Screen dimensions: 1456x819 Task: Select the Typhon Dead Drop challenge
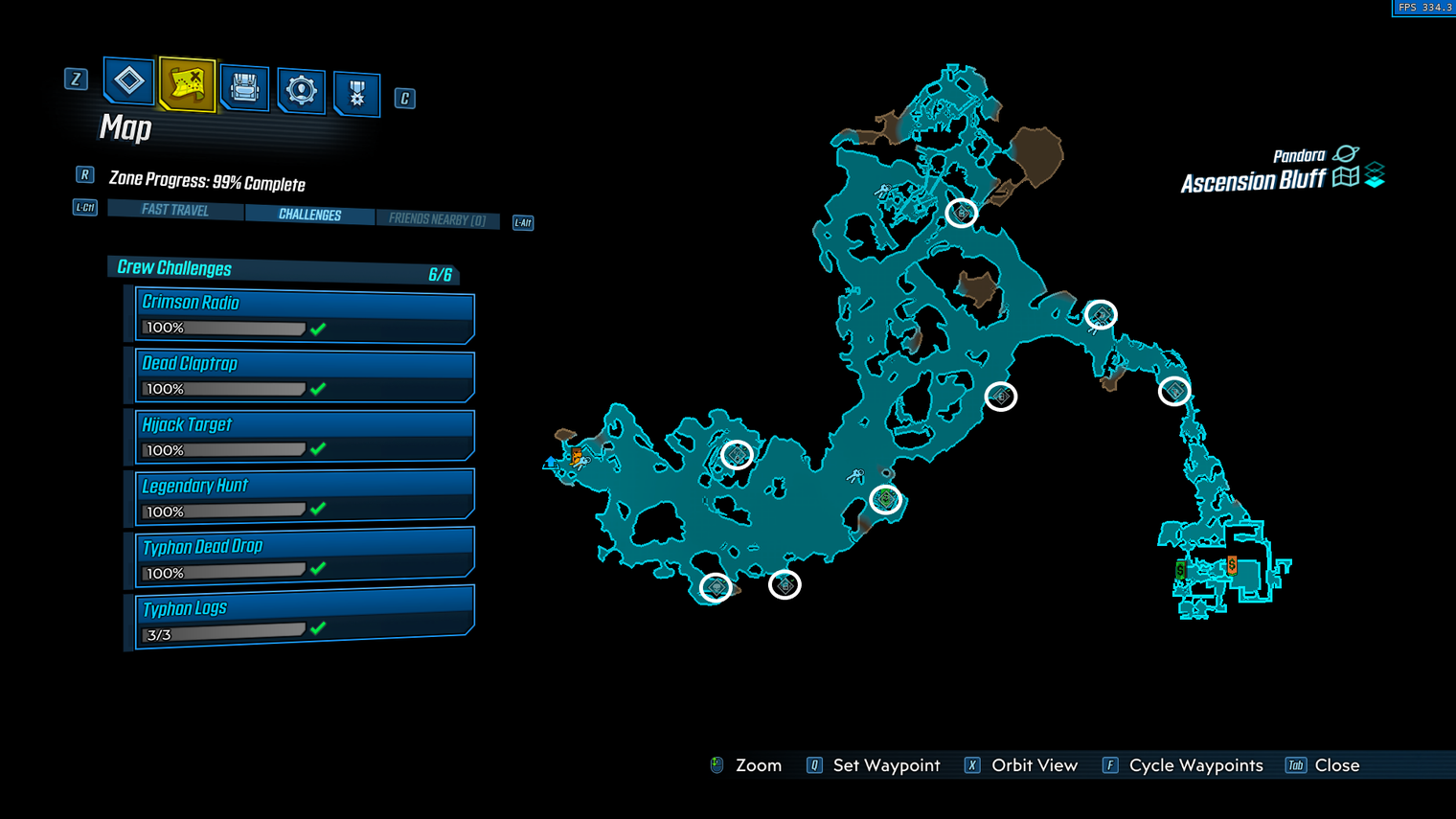tap(304, 558)
